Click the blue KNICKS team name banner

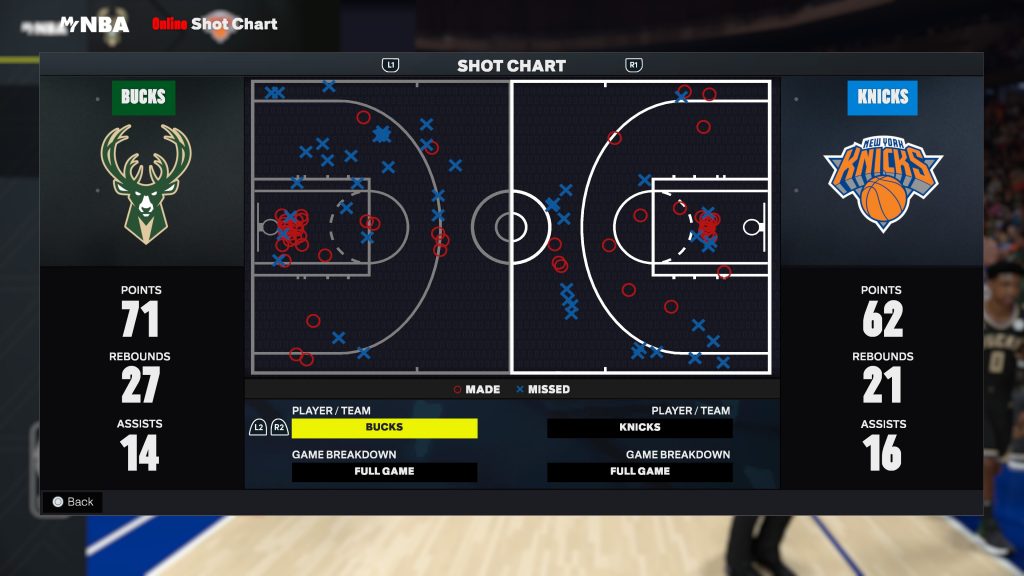(882, 98)
